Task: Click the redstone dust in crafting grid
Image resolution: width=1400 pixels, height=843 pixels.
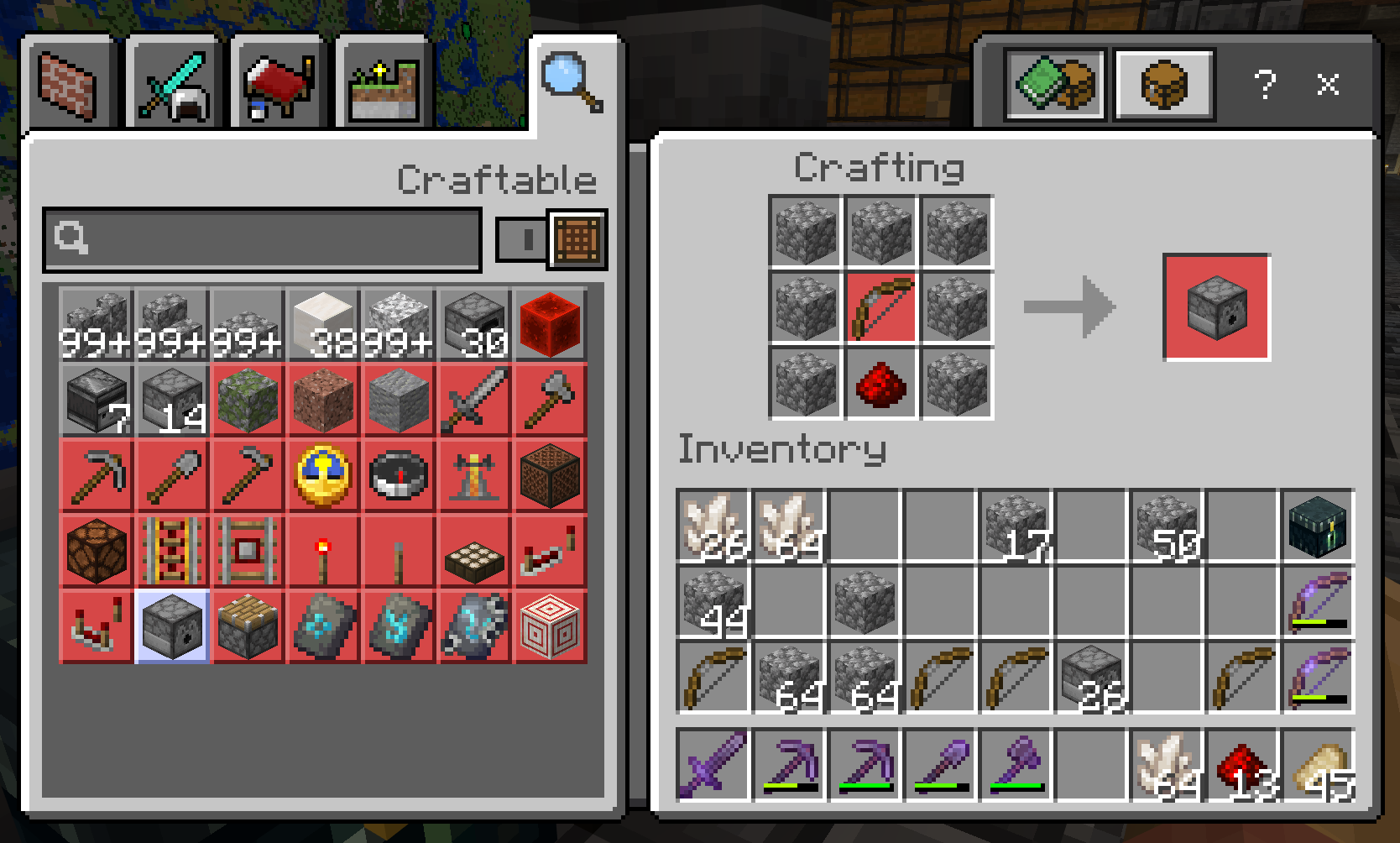Action: click(880, 383)
